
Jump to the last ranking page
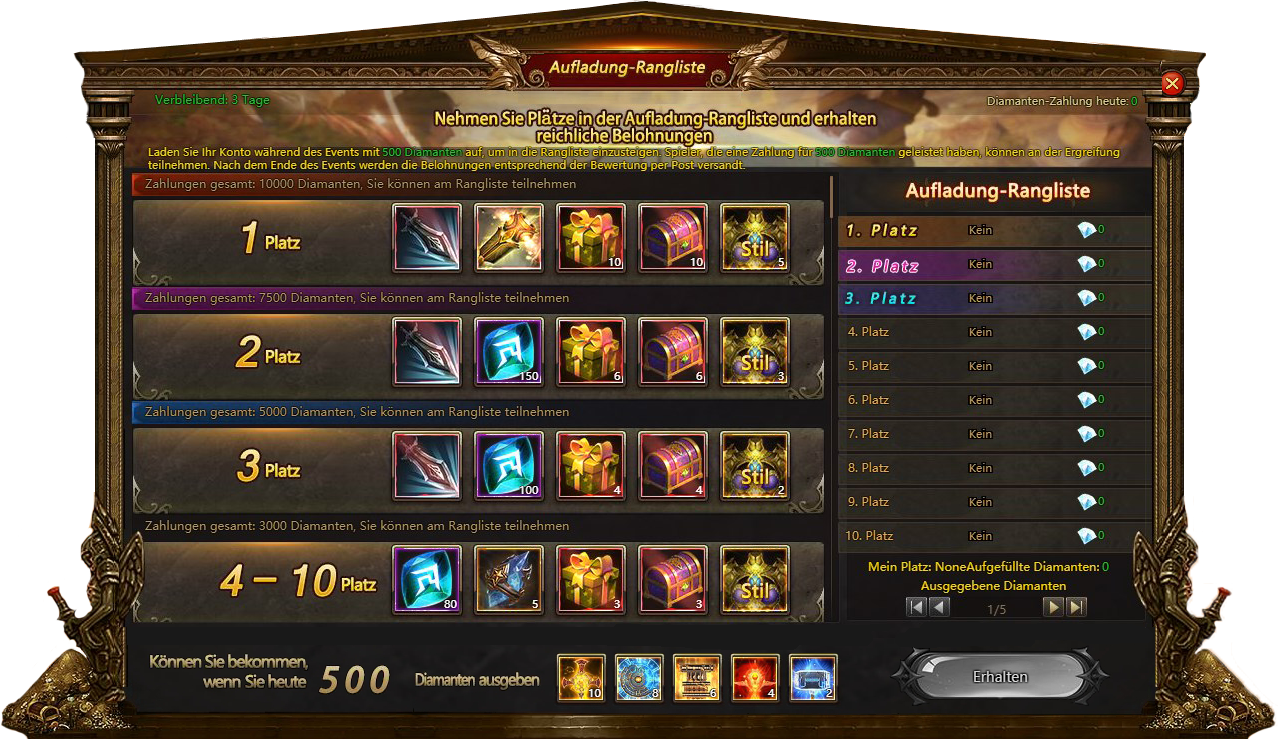(1076, 606)
